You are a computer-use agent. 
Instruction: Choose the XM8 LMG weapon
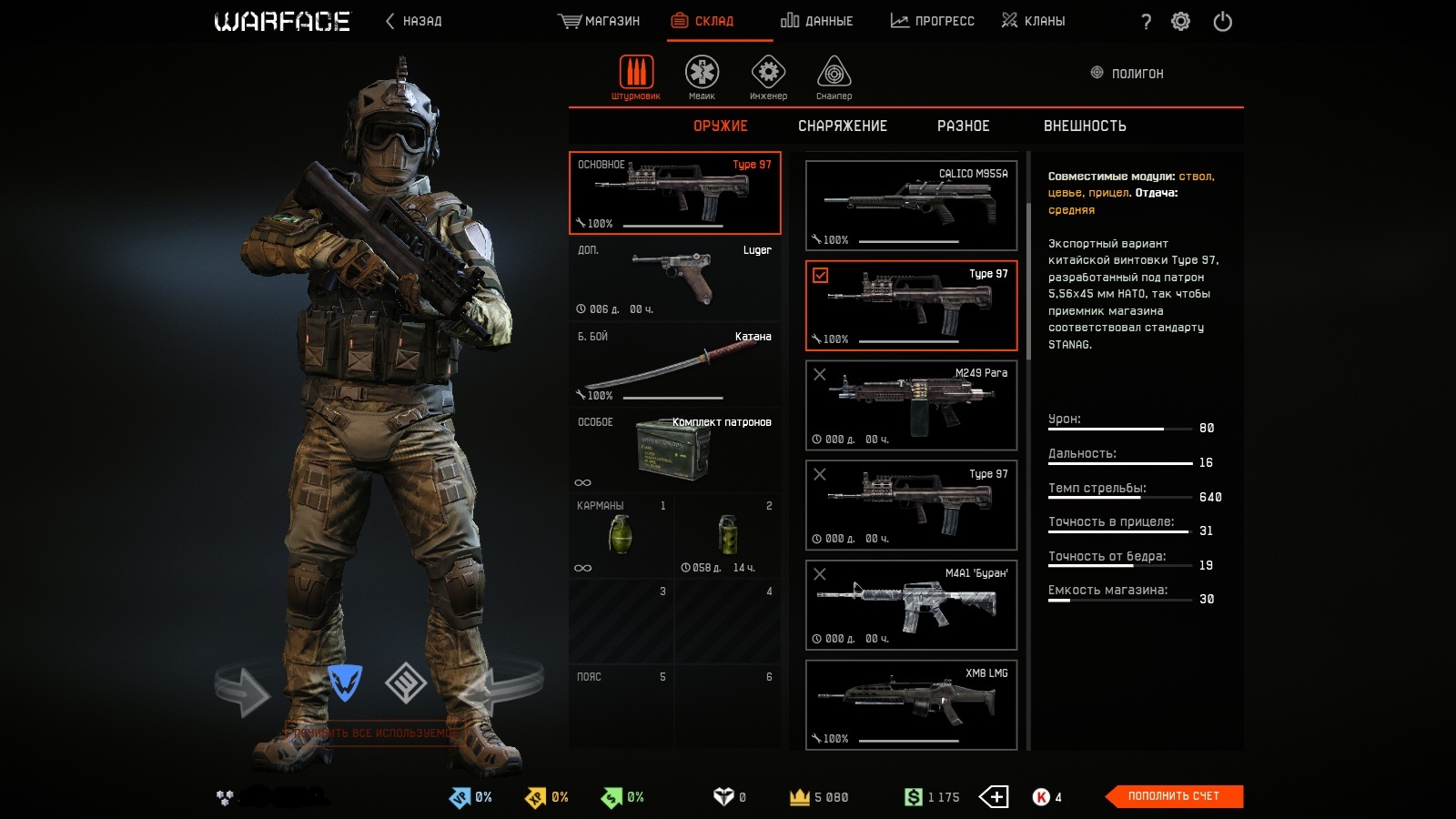911,705
